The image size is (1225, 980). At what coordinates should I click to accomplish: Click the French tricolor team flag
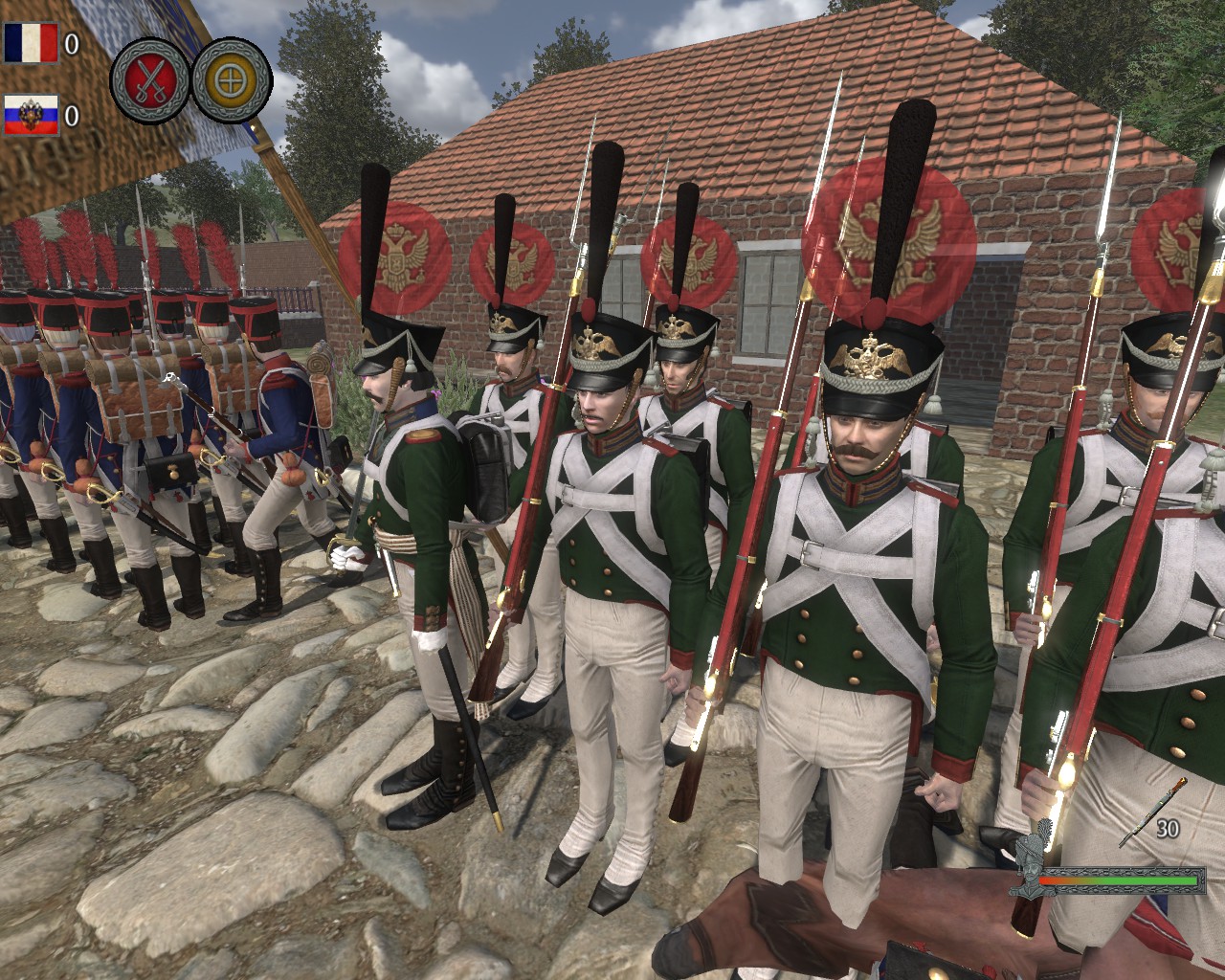tap(31, 43)
